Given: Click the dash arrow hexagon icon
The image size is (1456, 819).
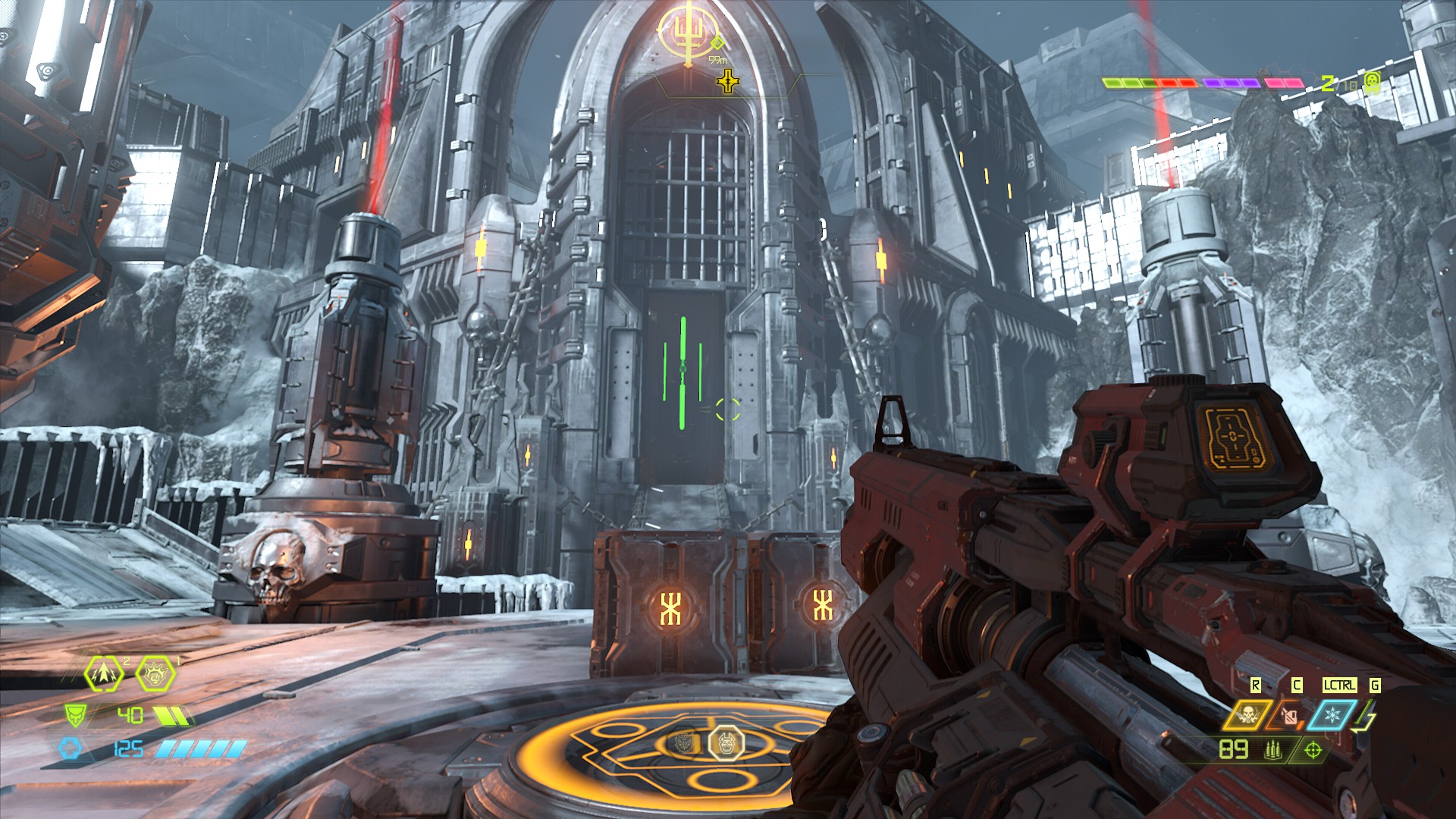Looking at the screenshot, I should click(103, 675).
